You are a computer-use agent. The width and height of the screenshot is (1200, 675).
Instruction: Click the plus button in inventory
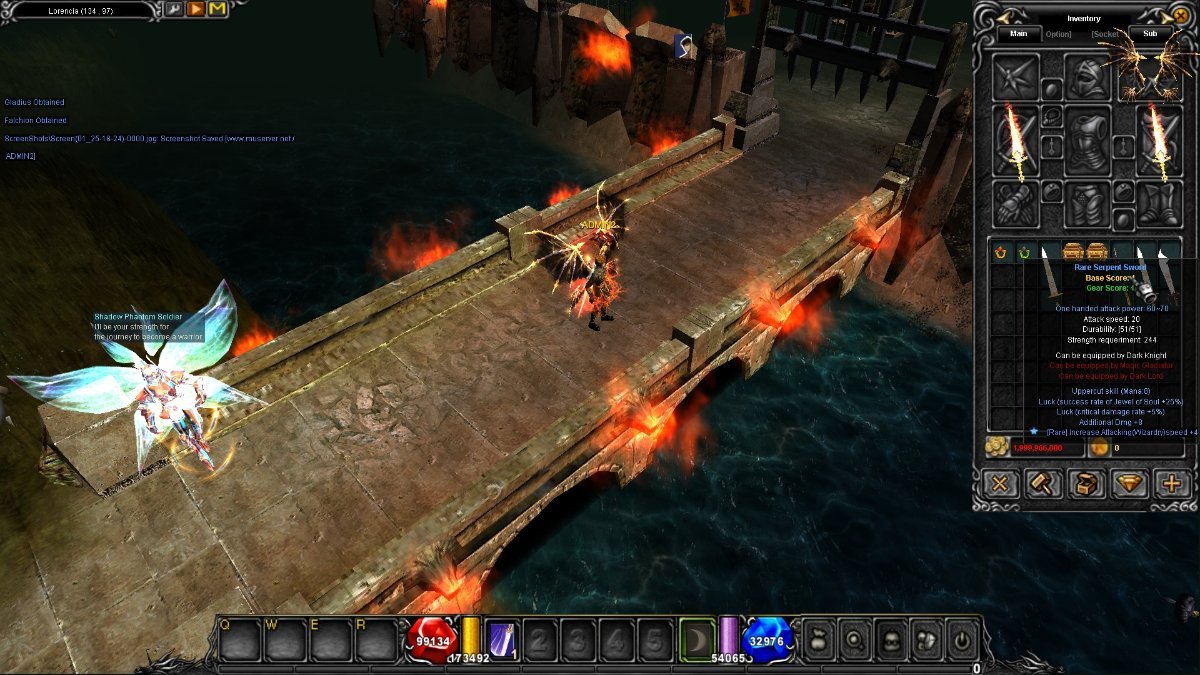coord(1172,484)
